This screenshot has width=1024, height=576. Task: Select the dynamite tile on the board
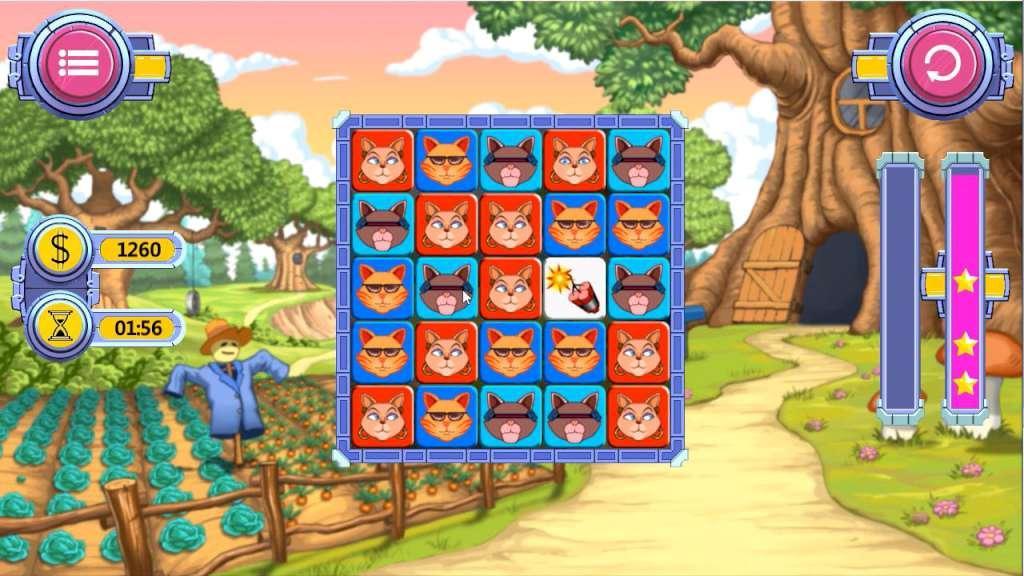[x=575, y=288]
